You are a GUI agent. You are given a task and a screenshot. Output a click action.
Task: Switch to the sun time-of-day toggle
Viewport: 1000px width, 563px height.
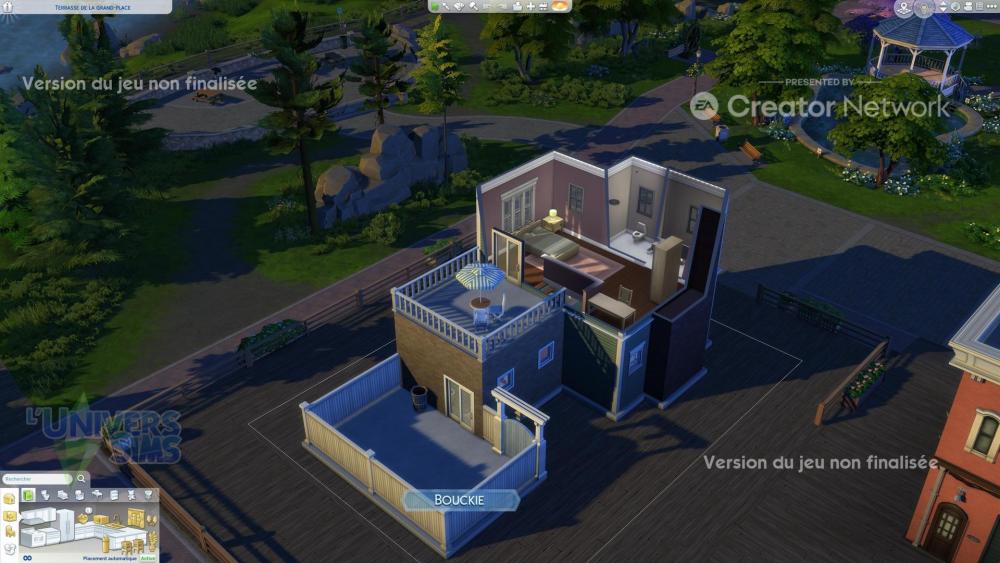point(562,7)
